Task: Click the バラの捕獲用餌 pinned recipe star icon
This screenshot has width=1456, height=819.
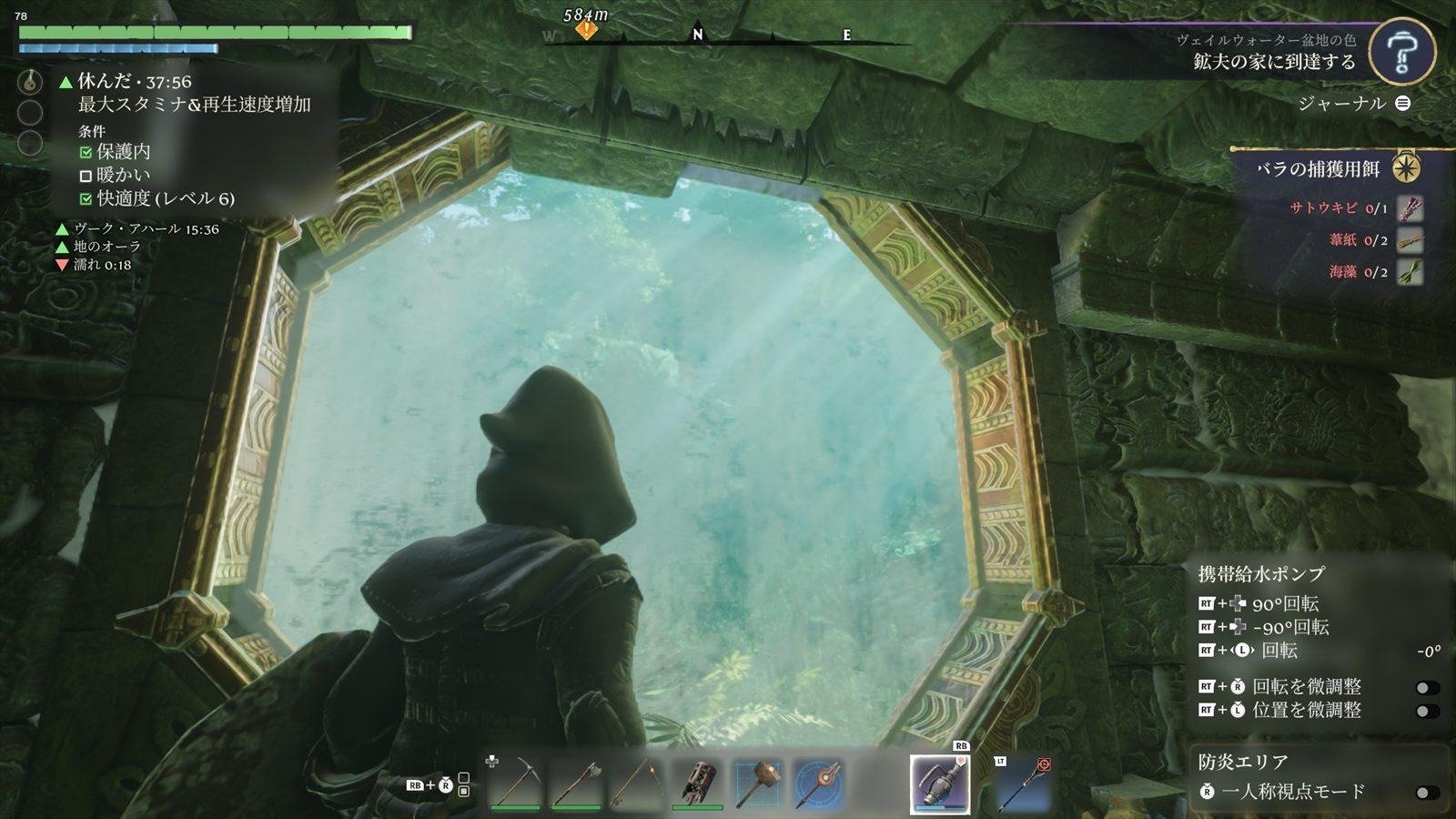Action: 1407,168
